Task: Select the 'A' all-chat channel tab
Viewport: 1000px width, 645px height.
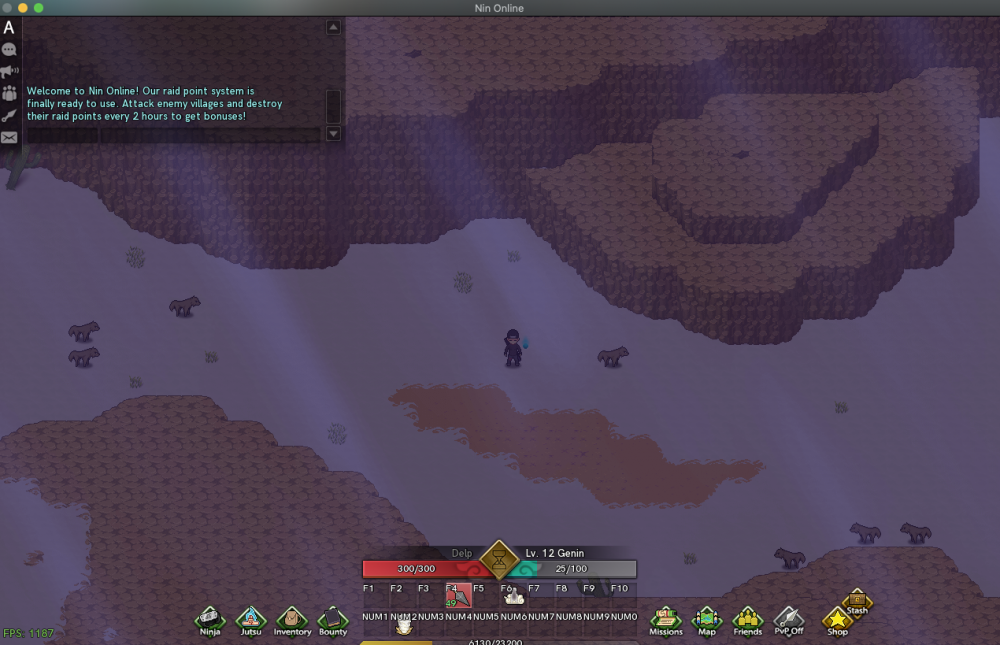Action: [x=9, y=28]
